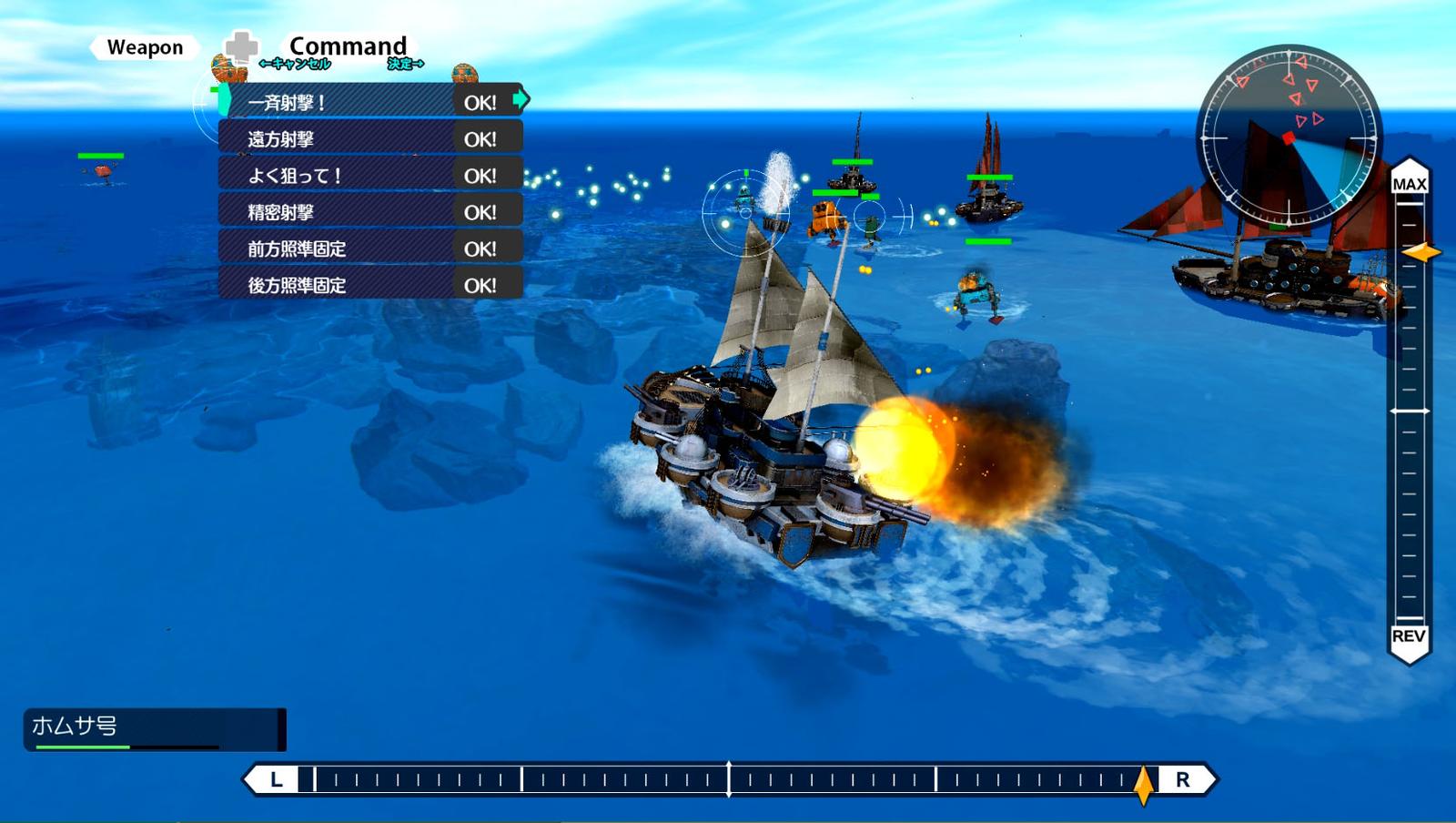This screenshot has width=1456, height=823.
Task: Click the circular radar minimap
Action: click(1288, 137)
